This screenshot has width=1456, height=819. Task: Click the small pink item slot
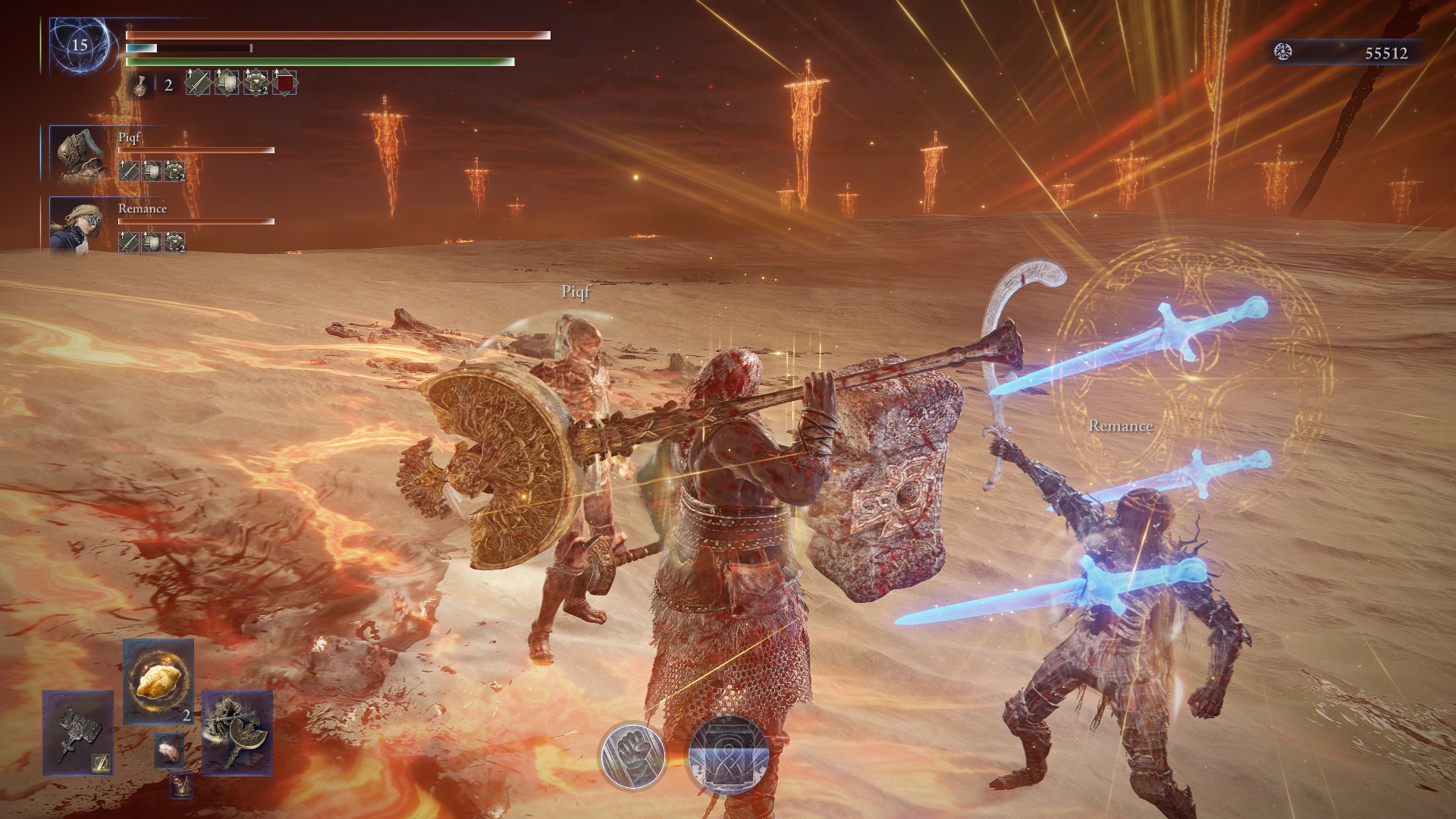[168, 751]
